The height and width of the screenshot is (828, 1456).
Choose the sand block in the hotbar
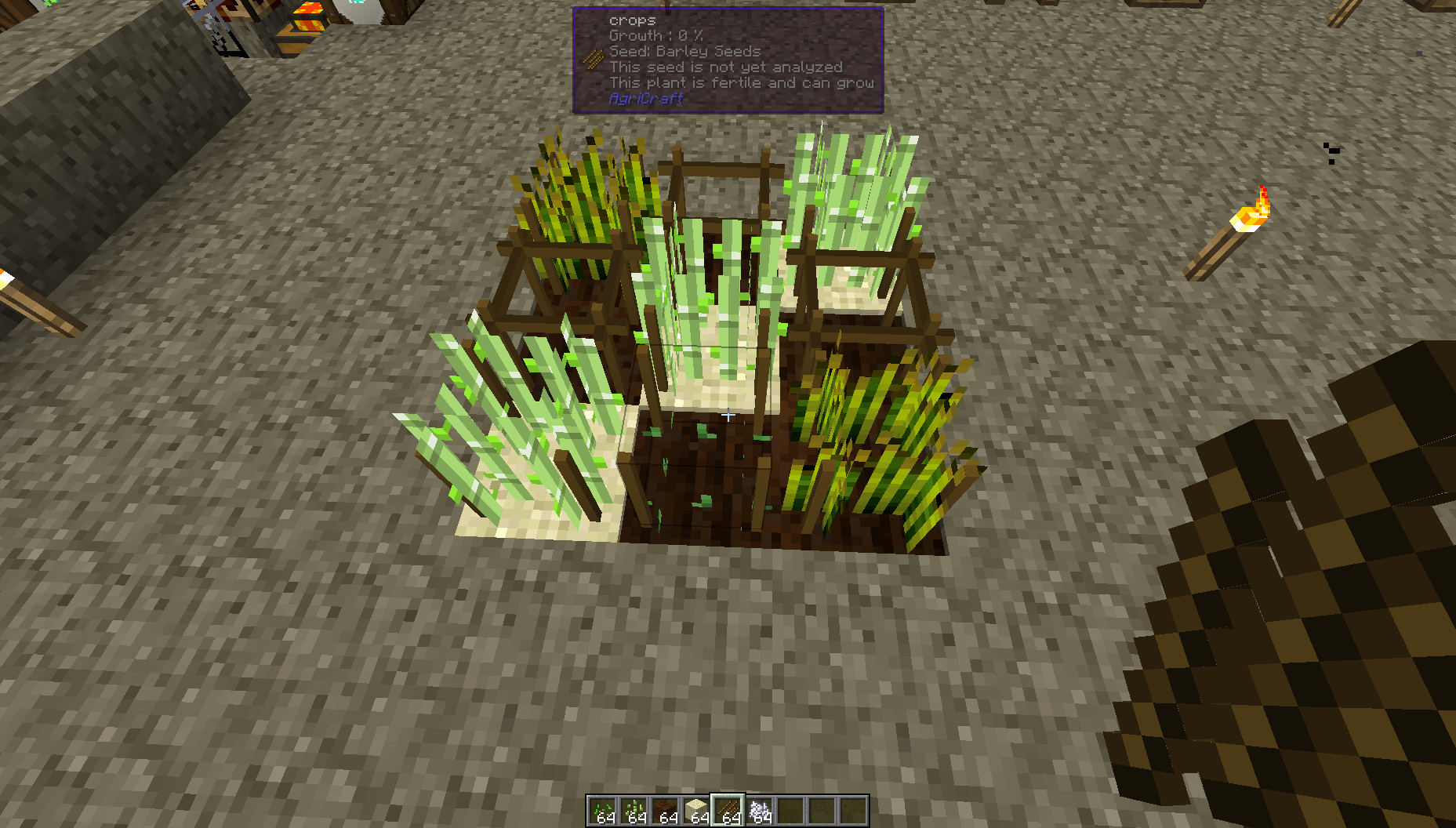pos(696,810)
